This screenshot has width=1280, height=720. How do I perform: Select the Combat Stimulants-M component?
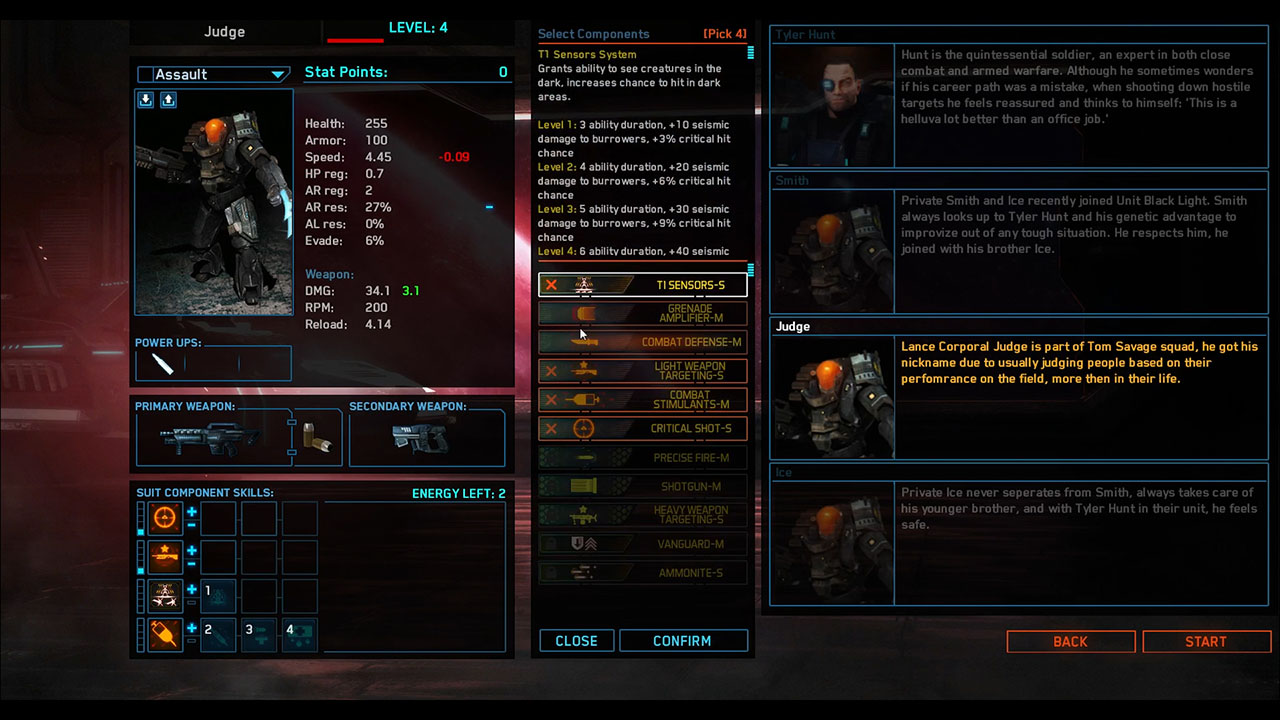[643, 400]
